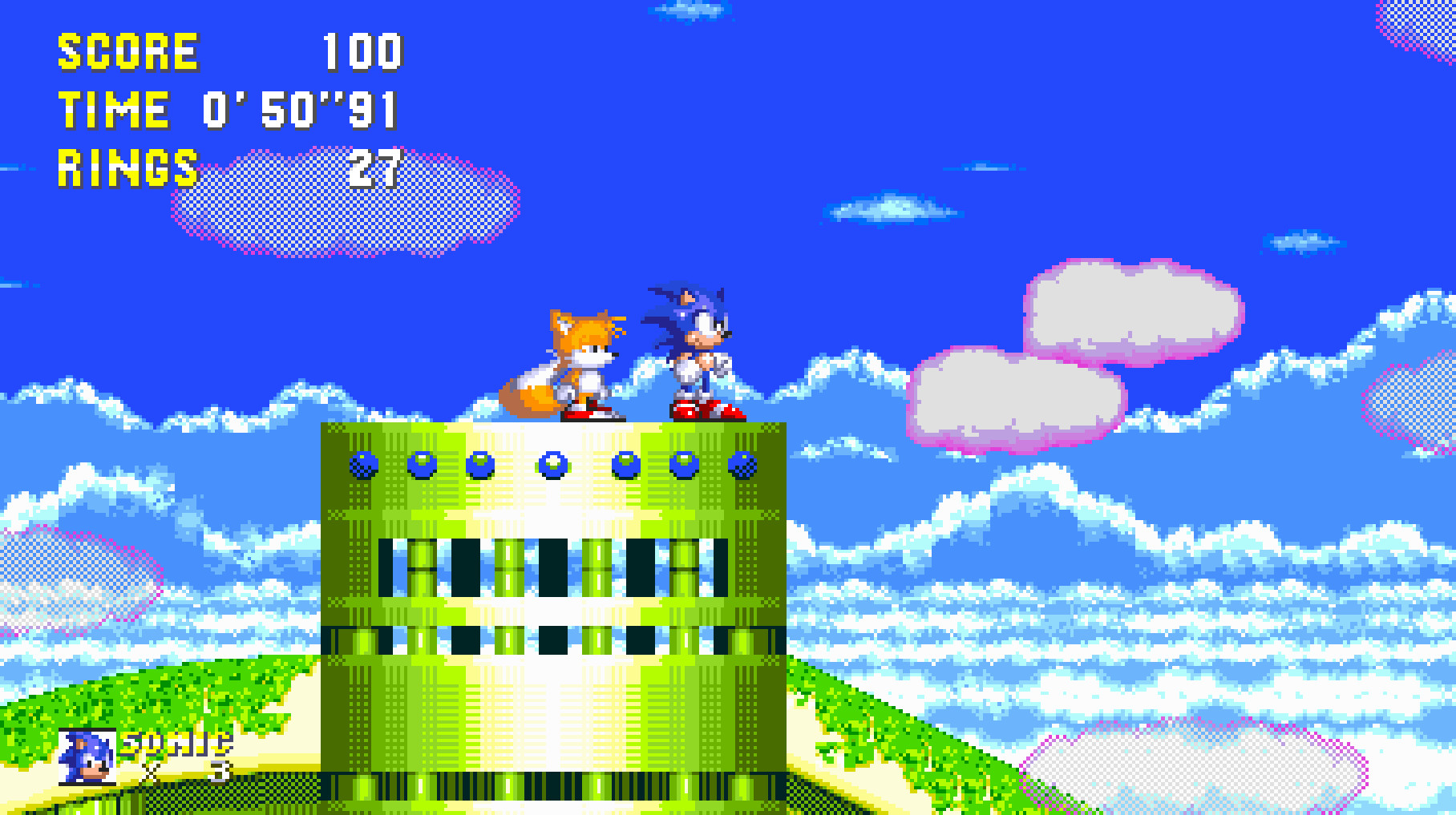Toggle the second blue knob on the tower
Viewport: 1456px width, 815px height.
[420, 463]
